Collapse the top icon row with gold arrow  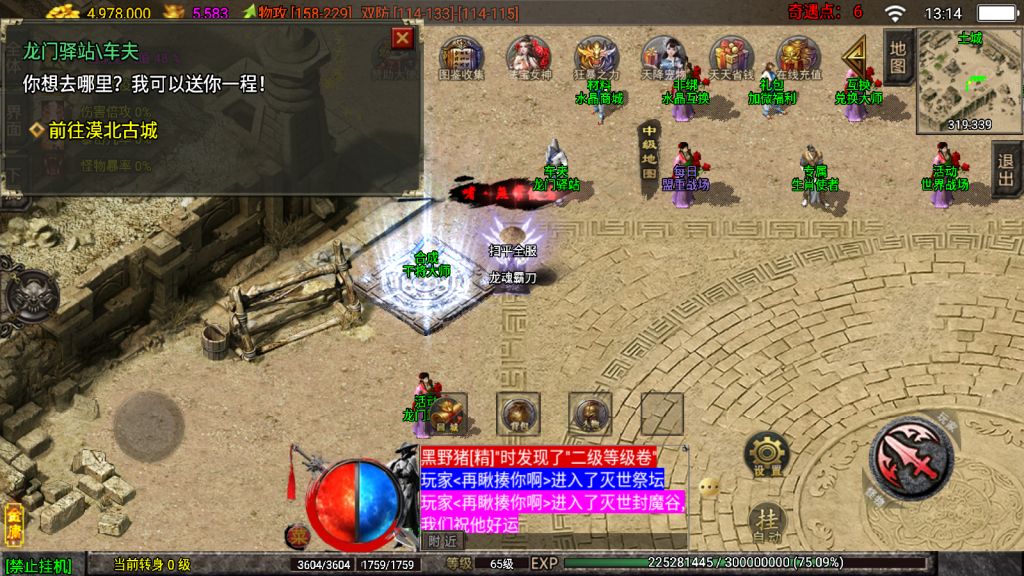pyautogui.click(x=855, y=55)
